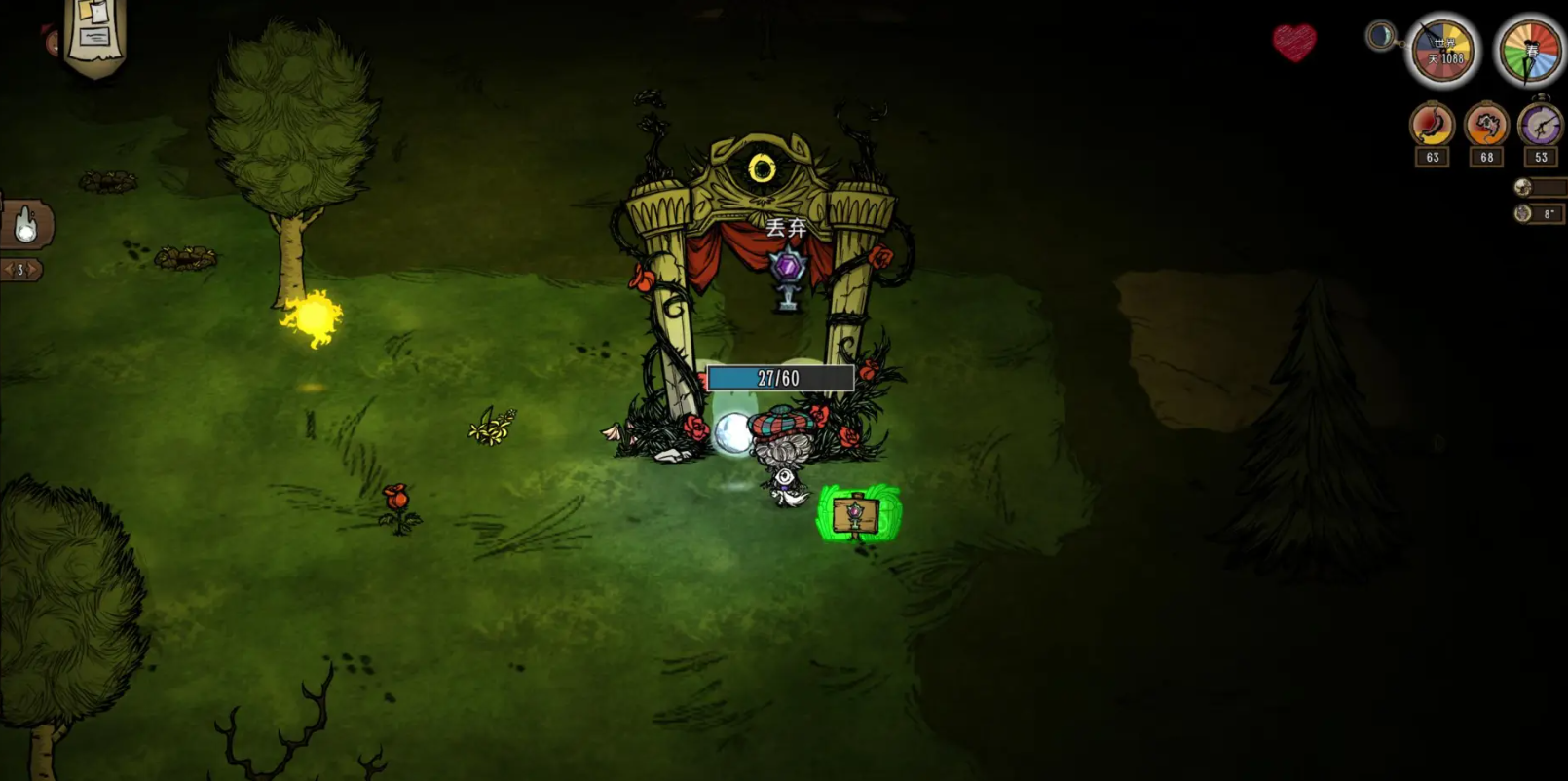Click the purple pocket watch meter
The image size is (1568, 781).
1540,126
